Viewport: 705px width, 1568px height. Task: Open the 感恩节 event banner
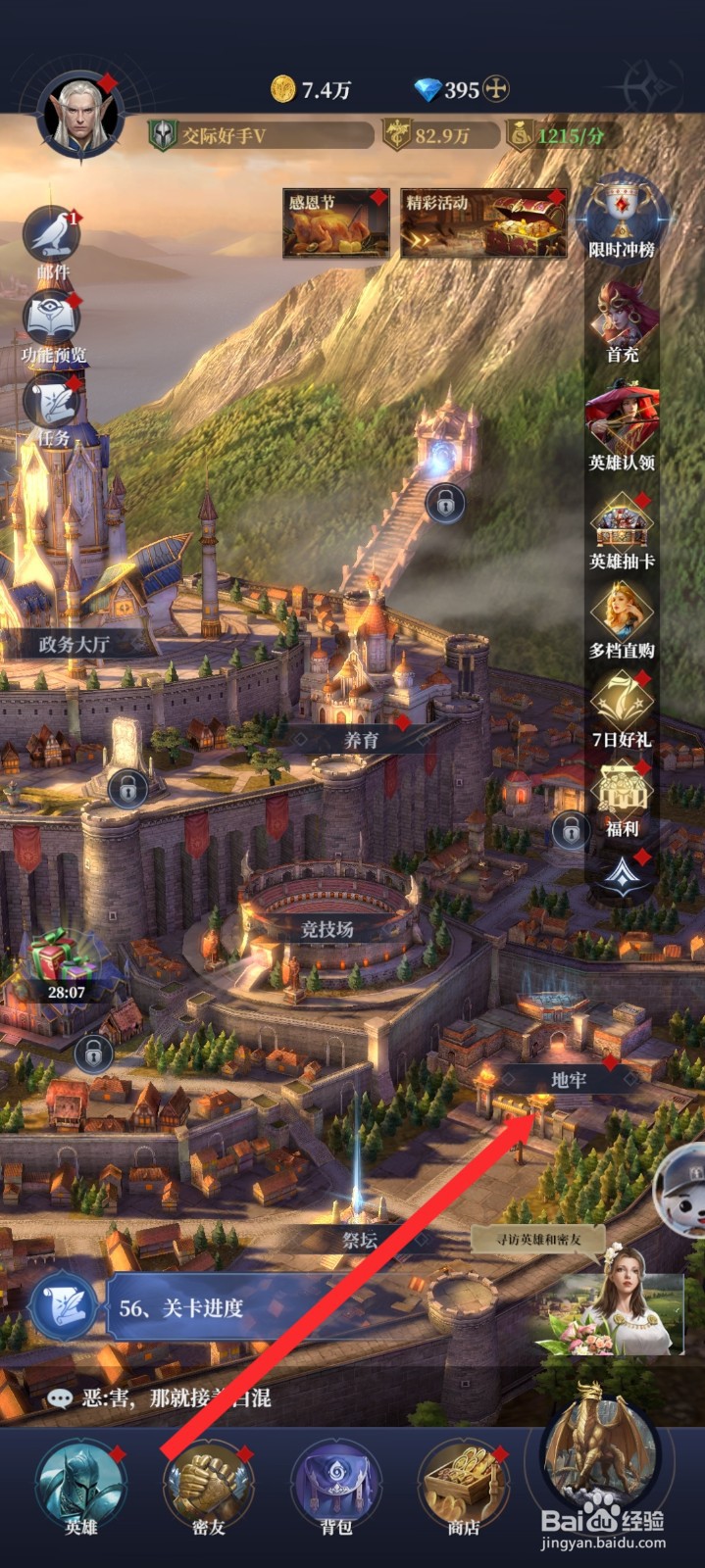335,224
